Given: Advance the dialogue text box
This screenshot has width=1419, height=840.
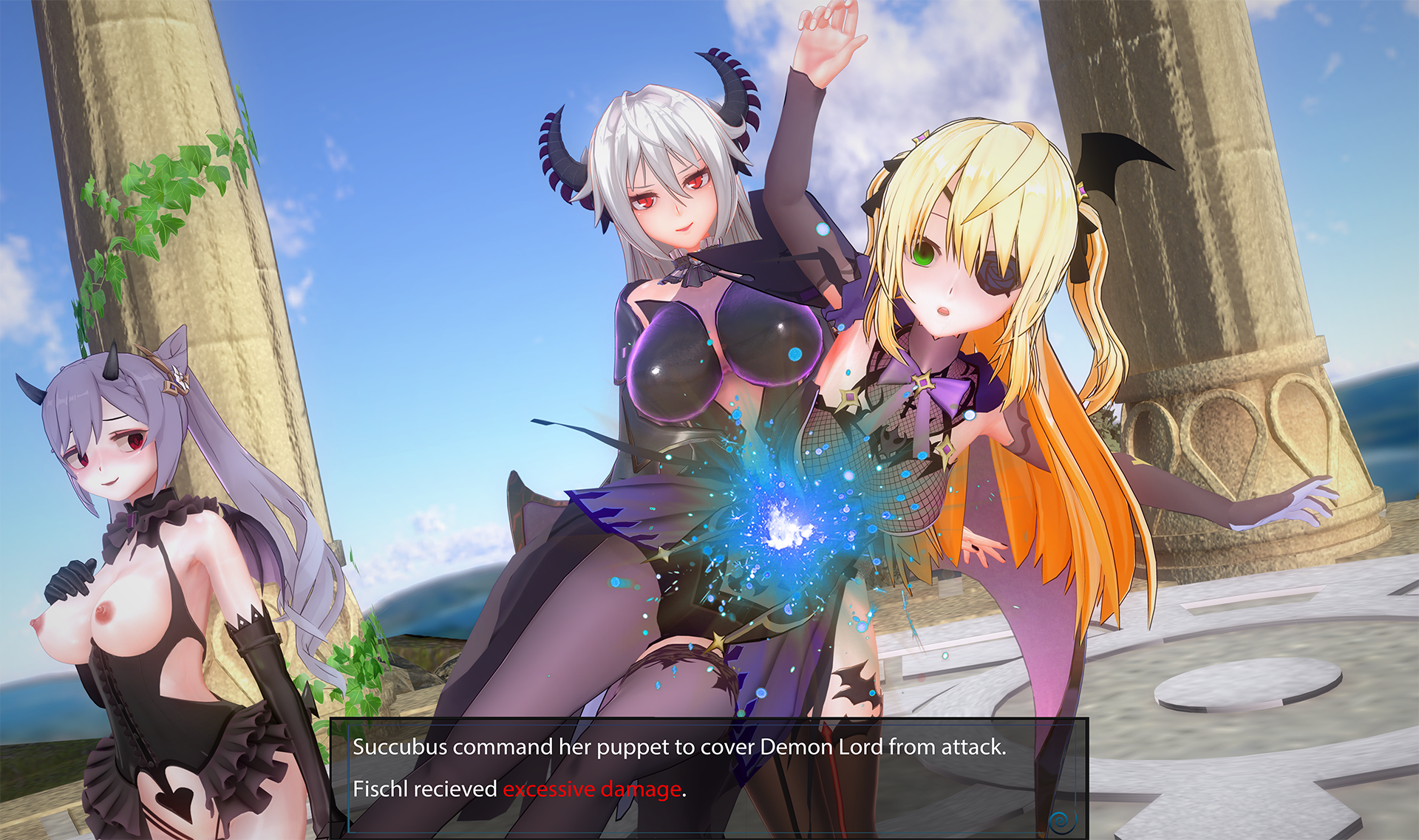Looking at the screenshot, I should click(708, 768).
